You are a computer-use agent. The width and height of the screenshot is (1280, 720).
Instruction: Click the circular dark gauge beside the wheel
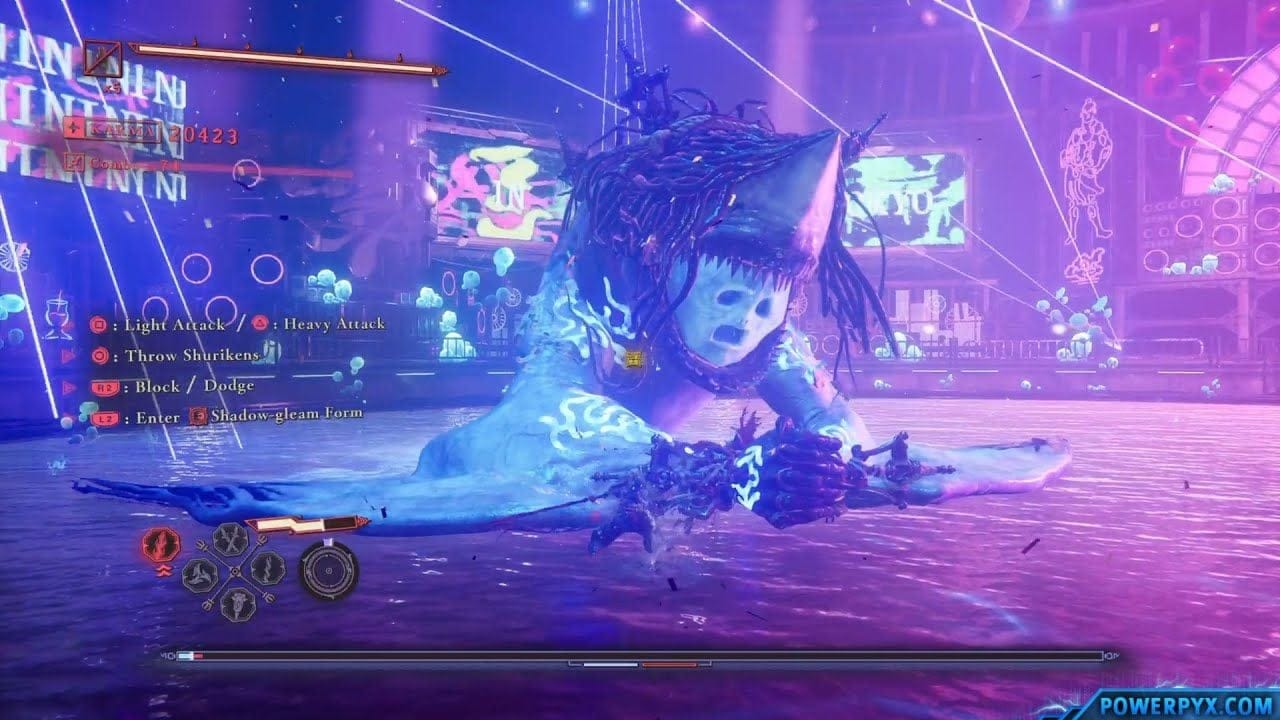(x=327, y=572)
